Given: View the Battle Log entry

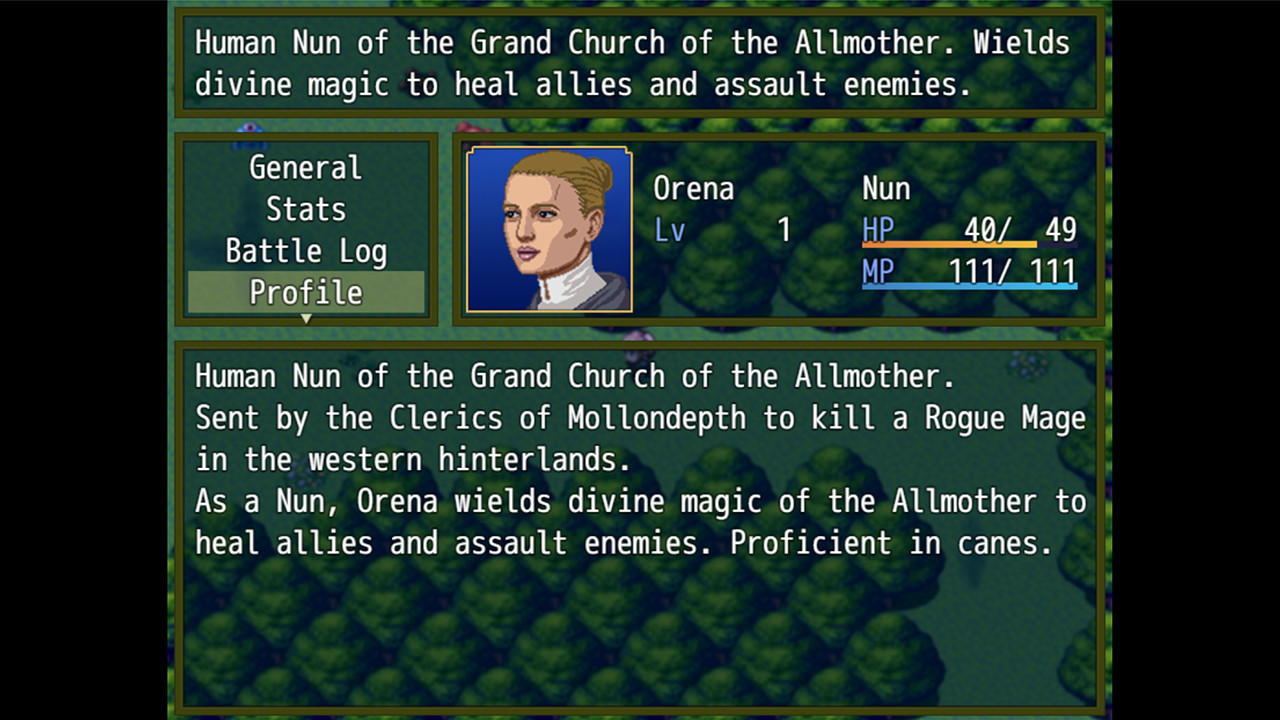Looking at the screenshot, I should pyautogui.click(x=305, y=251).
